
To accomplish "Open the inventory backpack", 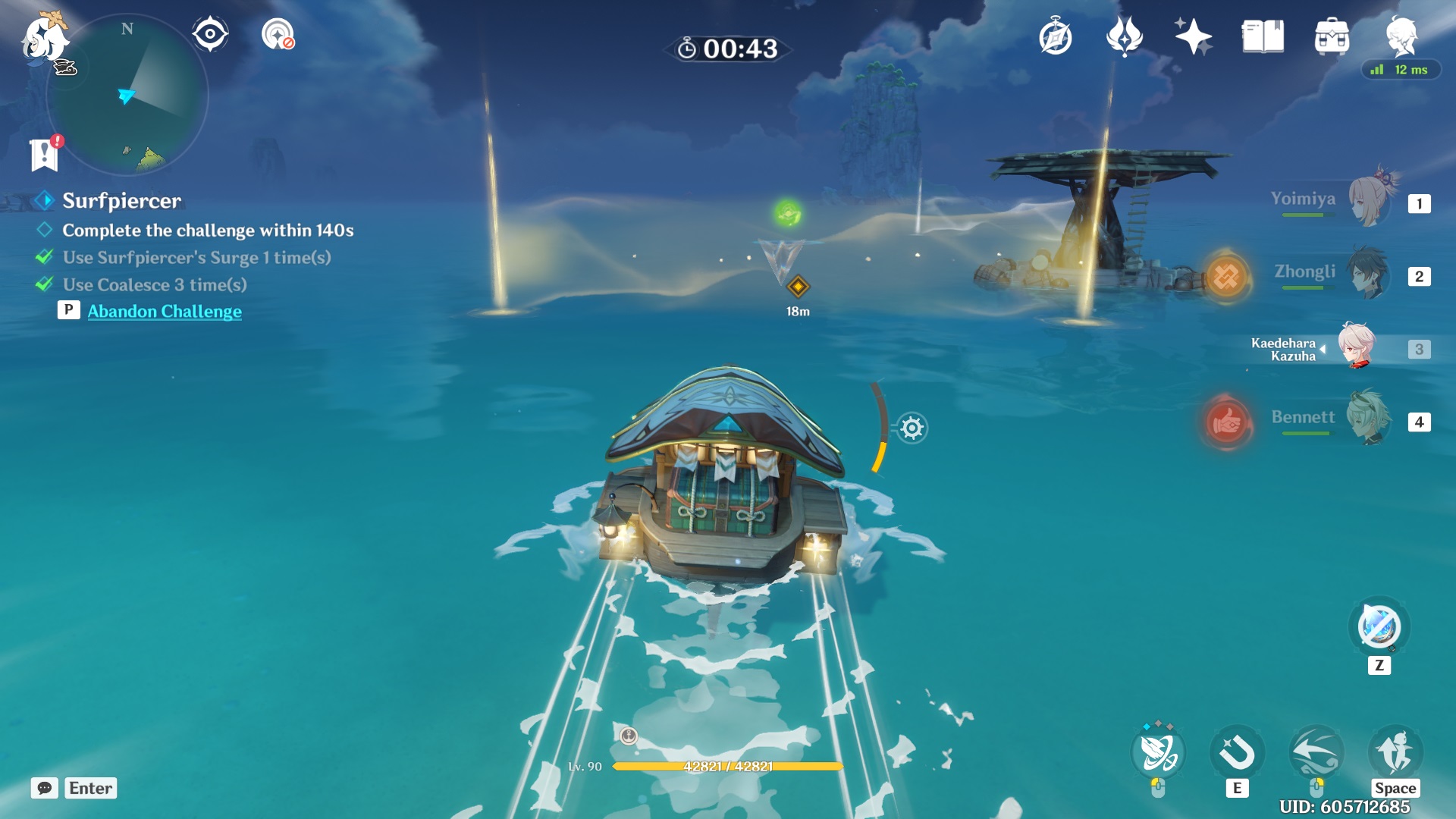I will [1332, 37].
